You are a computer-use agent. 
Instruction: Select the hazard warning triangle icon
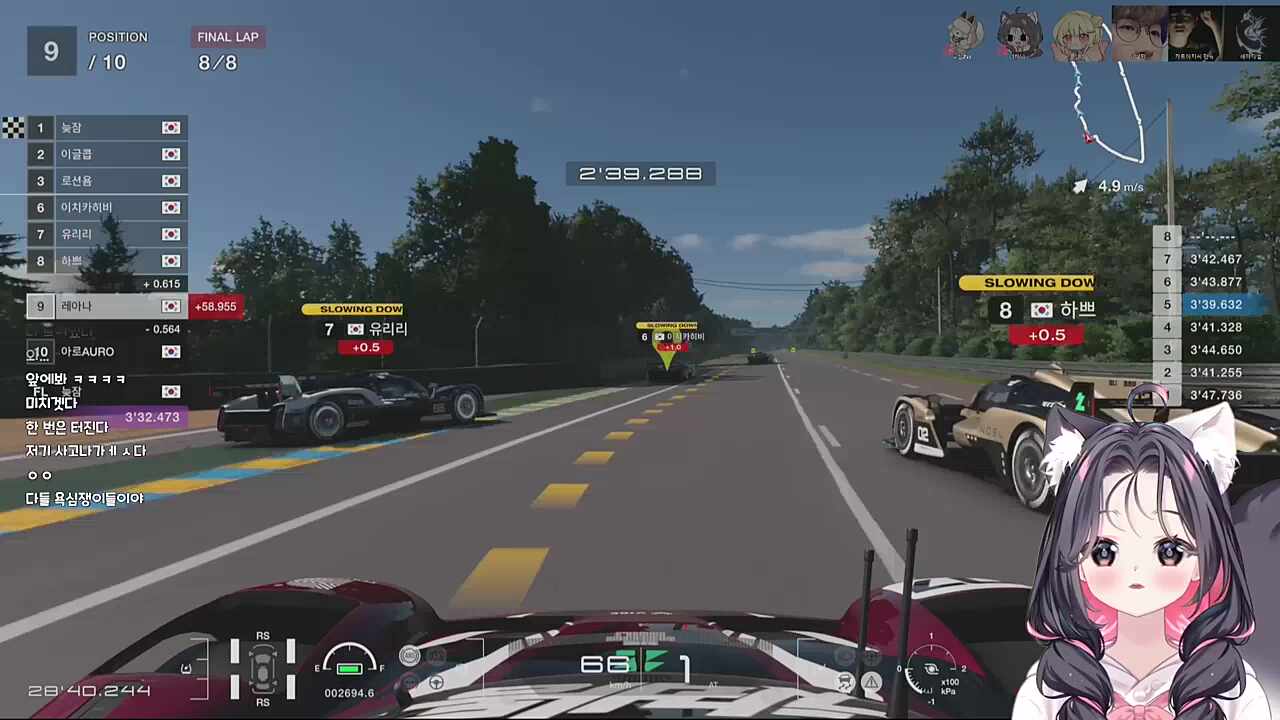[x=872, y=682]
